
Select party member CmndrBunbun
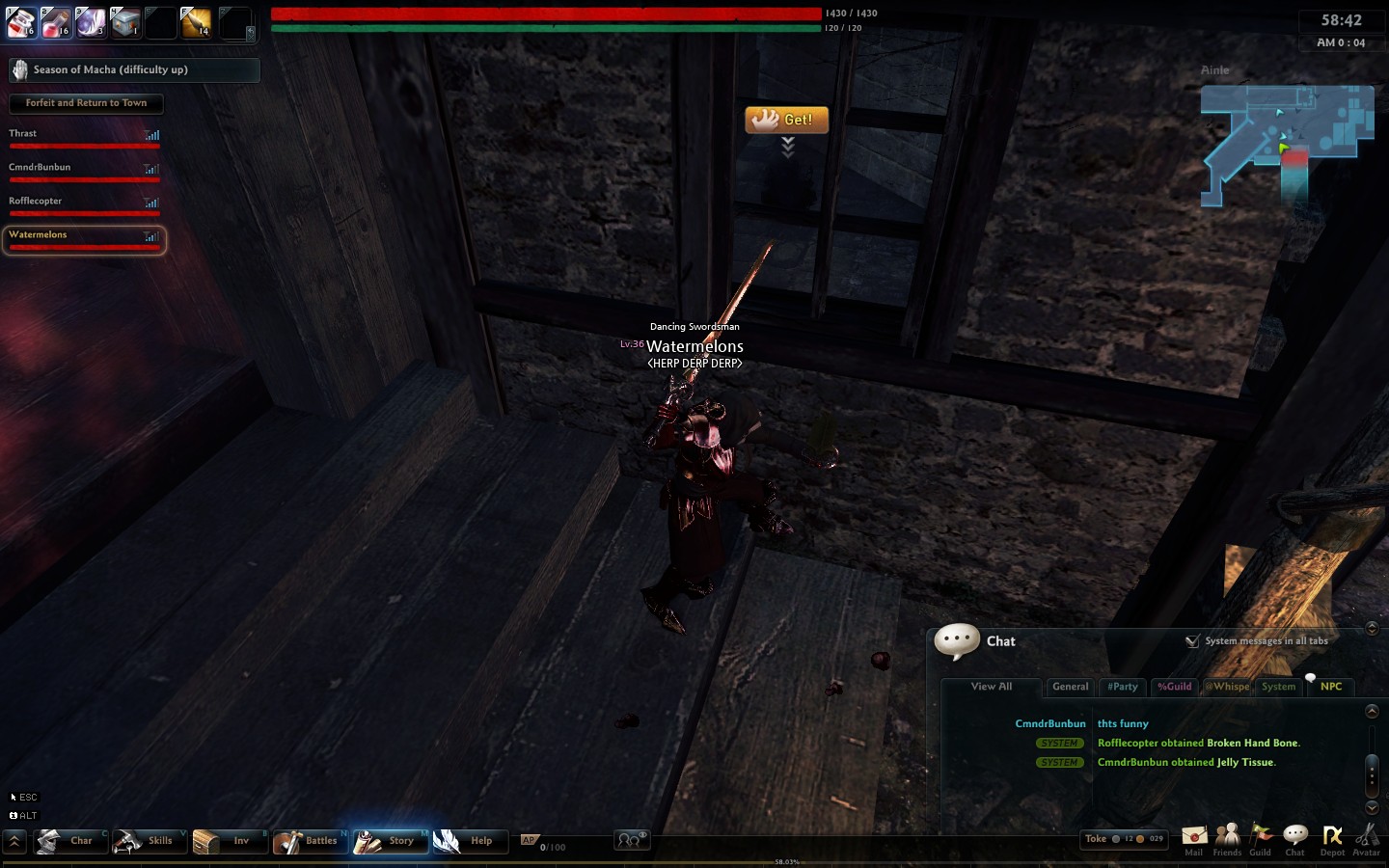84,171
